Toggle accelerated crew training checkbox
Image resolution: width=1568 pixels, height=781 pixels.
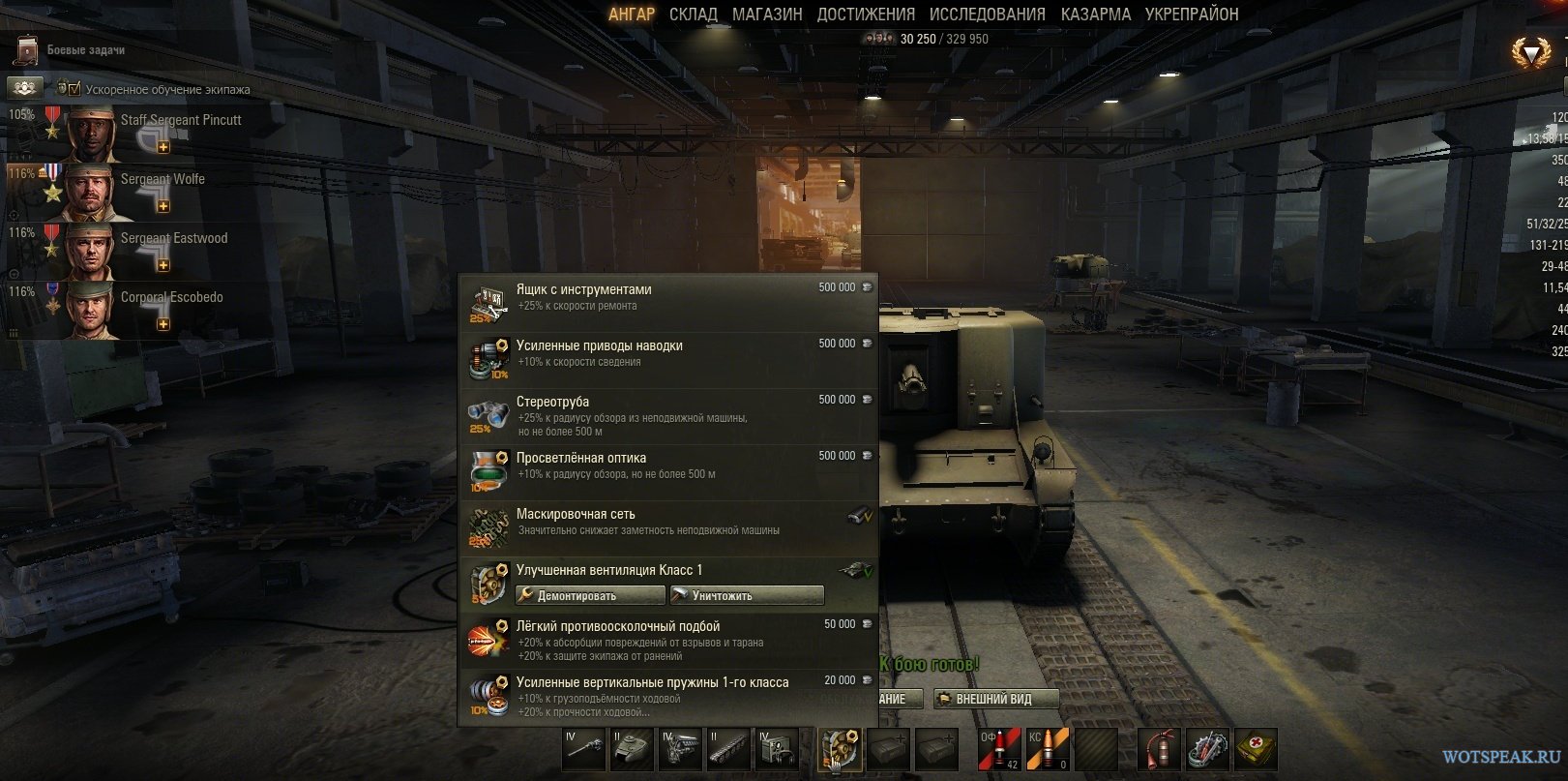click(74, 89)
